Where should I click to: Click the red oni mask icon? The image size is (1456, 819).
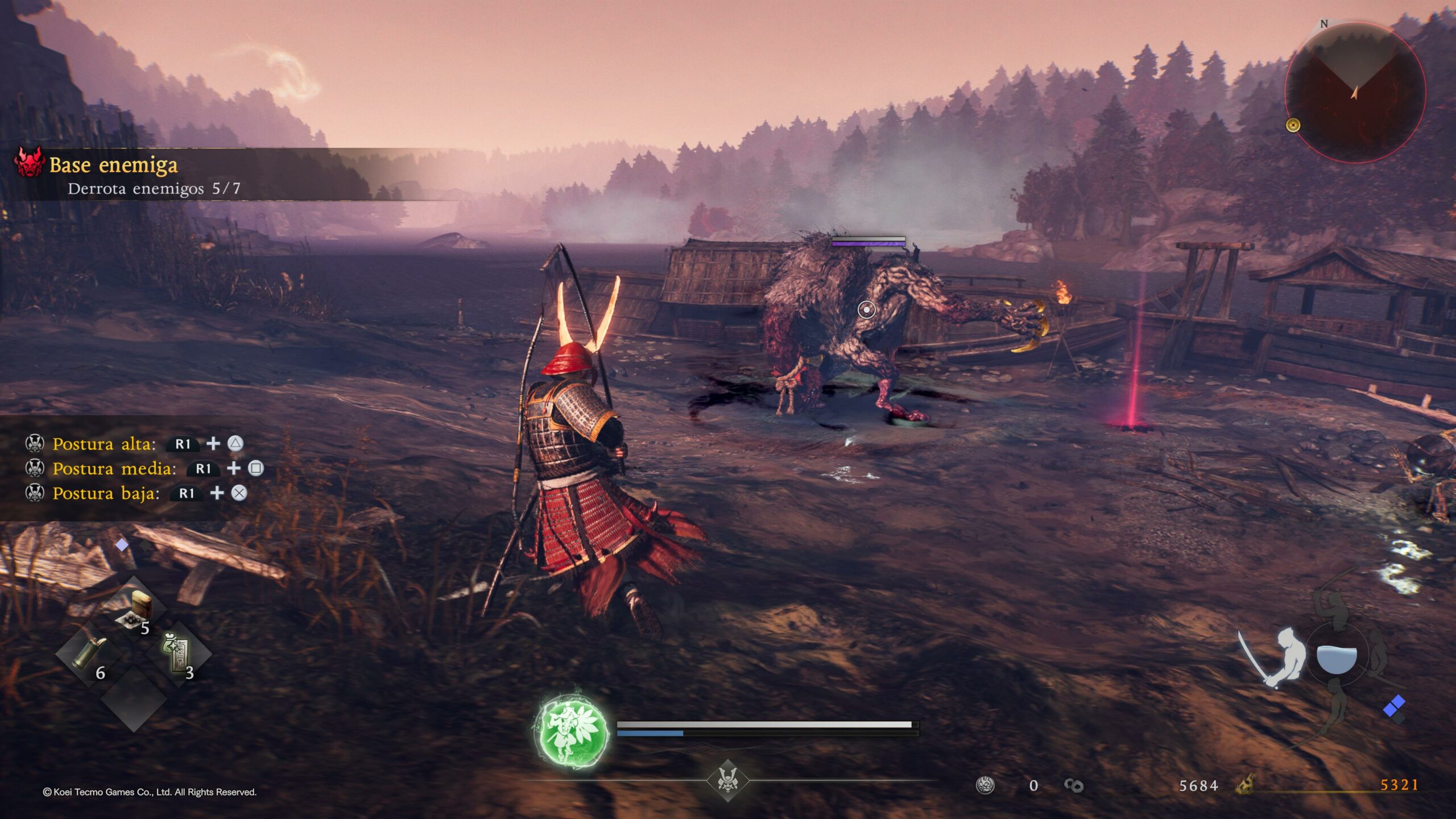pyautogui.click(x=30, y=162)
